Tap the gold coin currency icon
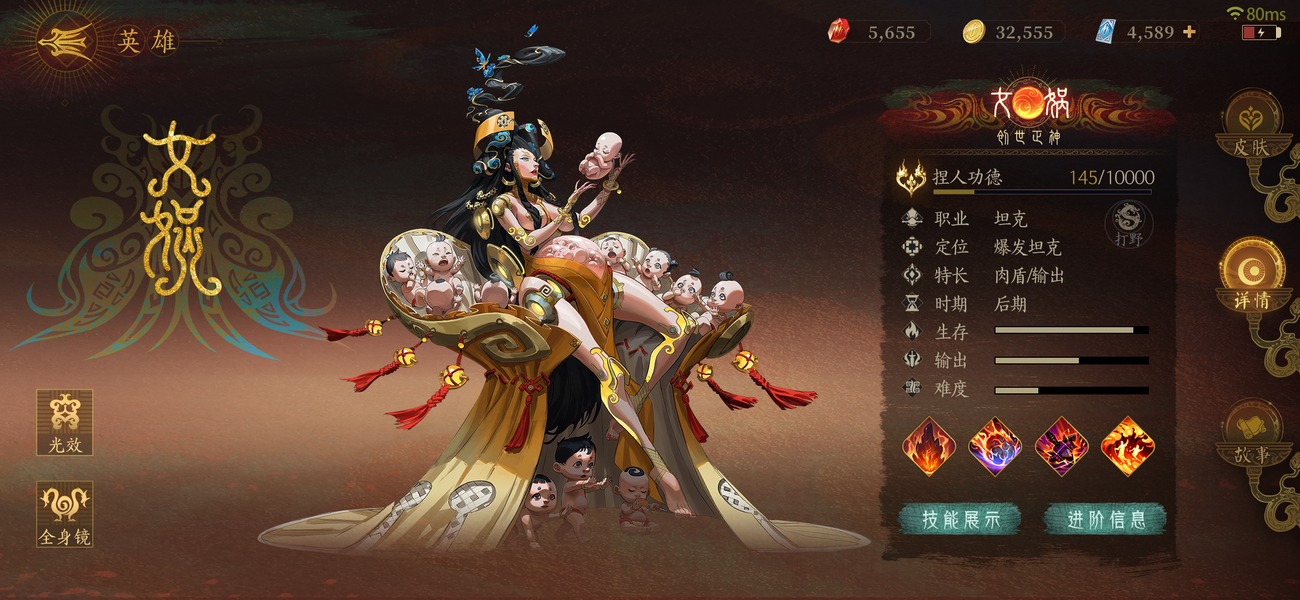The width and height of the screenshot is (1300, 600). point(973,32)
